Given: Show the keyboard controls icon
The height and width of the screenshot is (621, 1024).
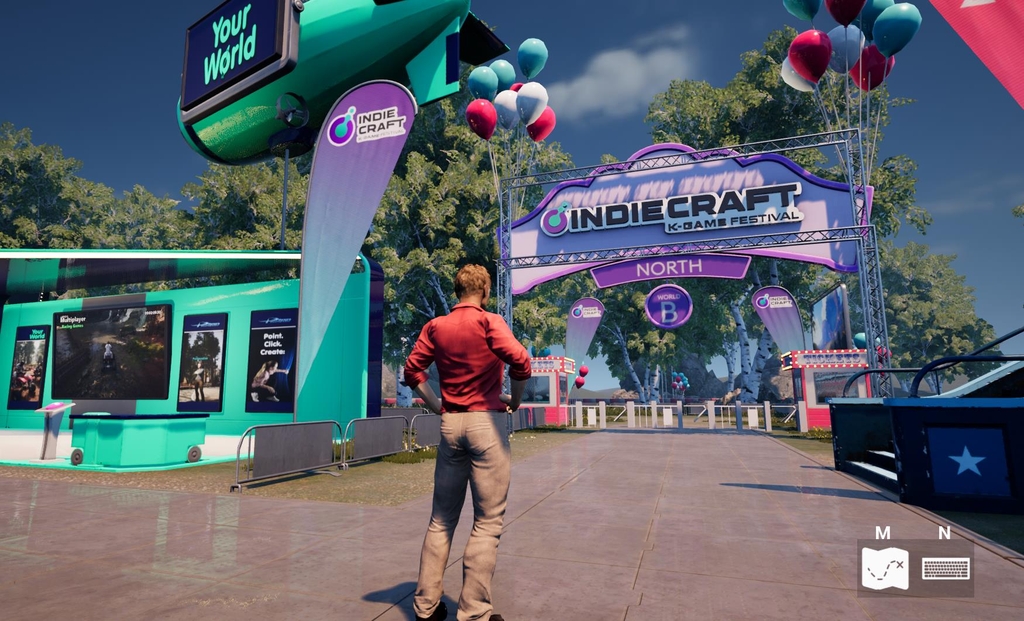Looking at the screenshot, I should [x=945, y=568].
